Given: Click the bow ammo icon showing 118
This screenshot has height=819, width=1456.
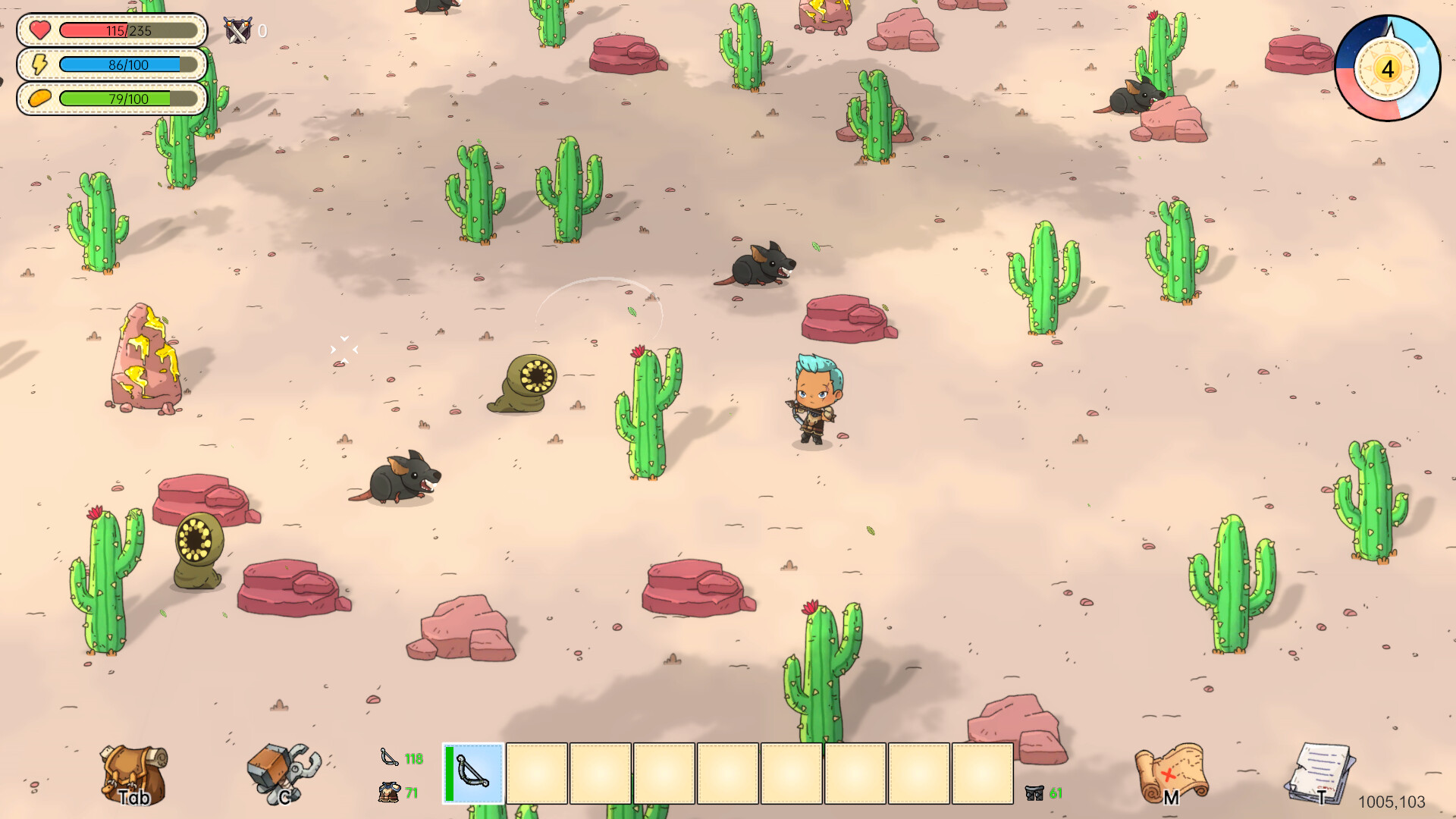Looking at the screenshot, I should click(x=388, y=756).
